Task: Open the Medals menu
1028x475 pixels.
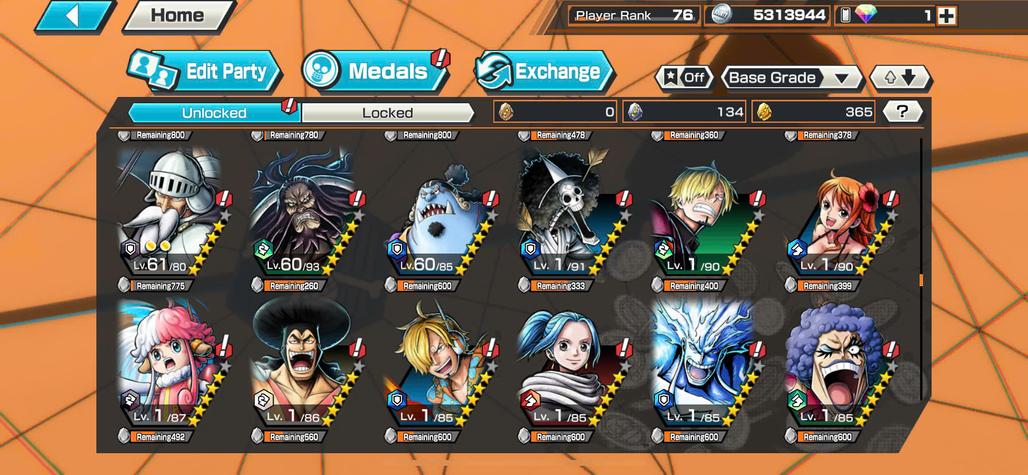Action: pos(376,72)
